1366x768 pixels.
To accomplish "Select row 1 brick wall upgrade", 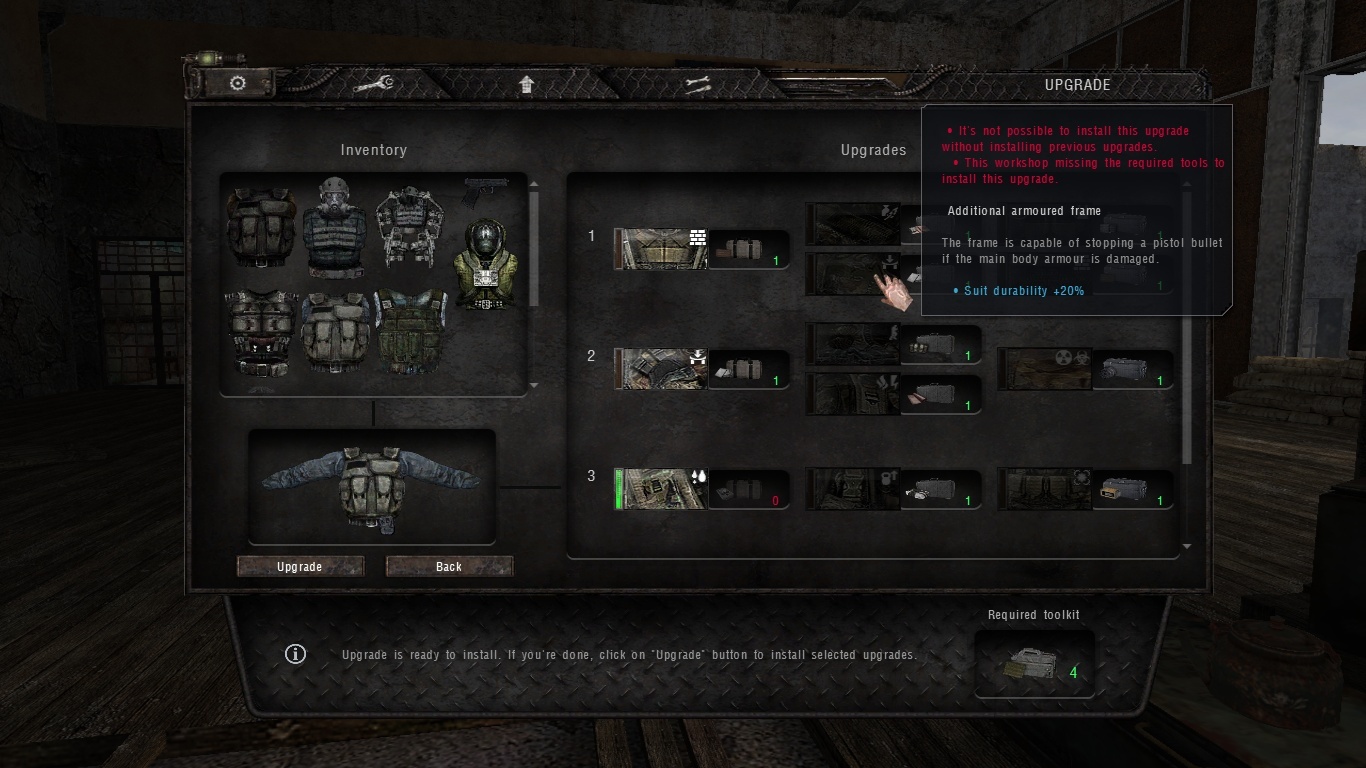I will tap(661, 249).
